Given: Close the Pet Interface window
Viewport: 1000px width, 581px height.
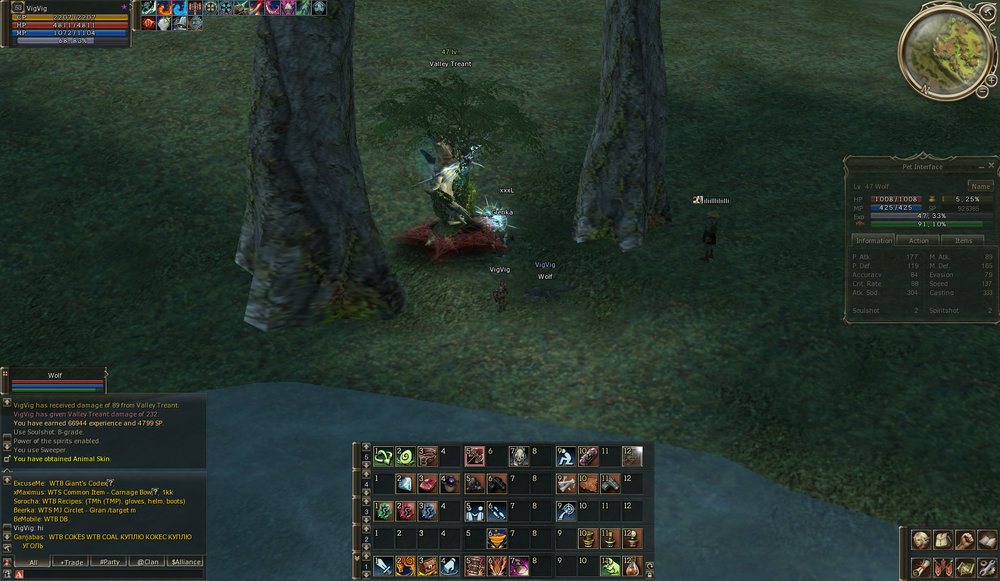Looking at the screenshot, I should [x=991, y=165].
